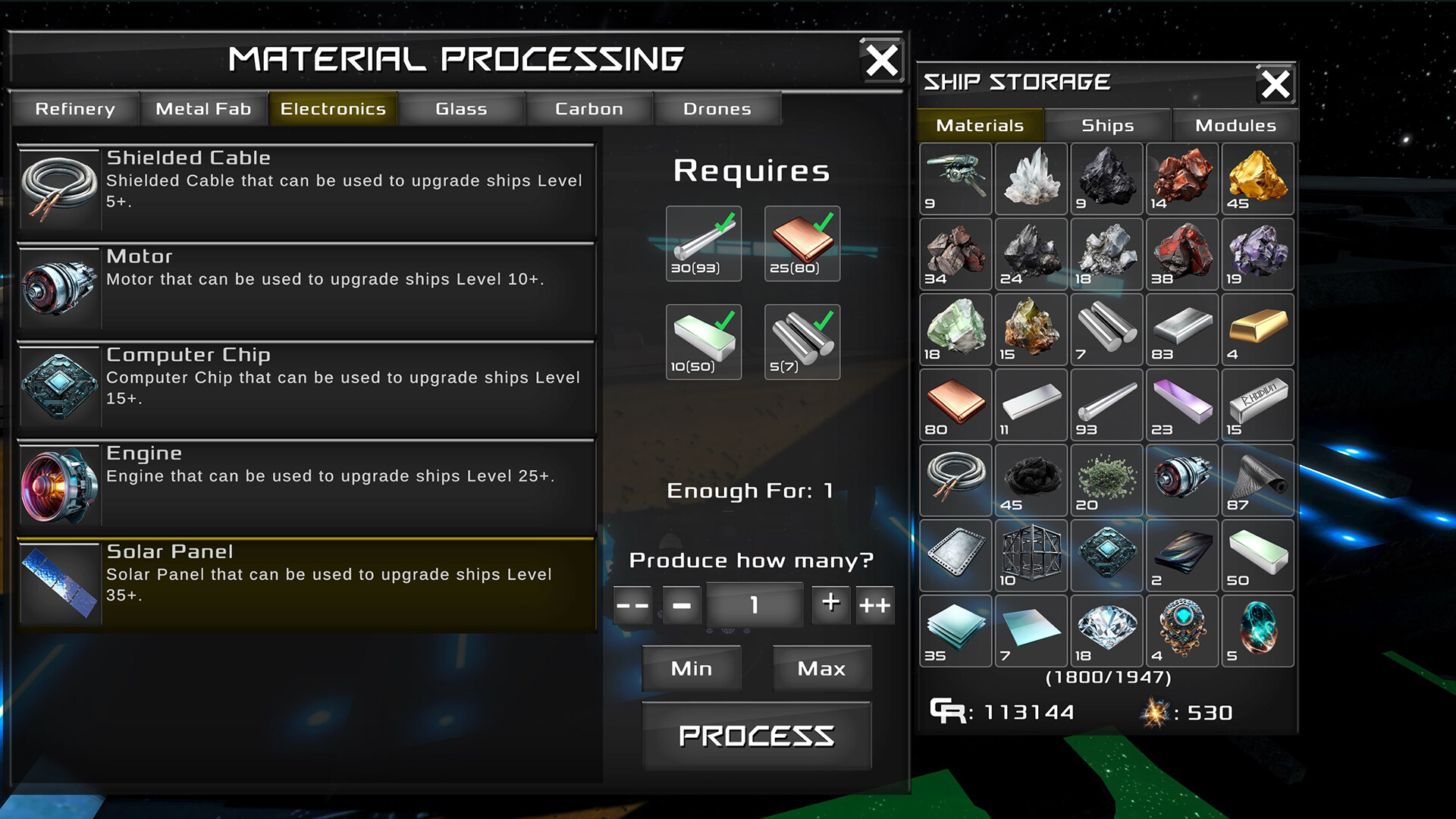Click the metal cage frame material showing 10
This screenshot has width=1456, height=819.
tap(1031, 556)
